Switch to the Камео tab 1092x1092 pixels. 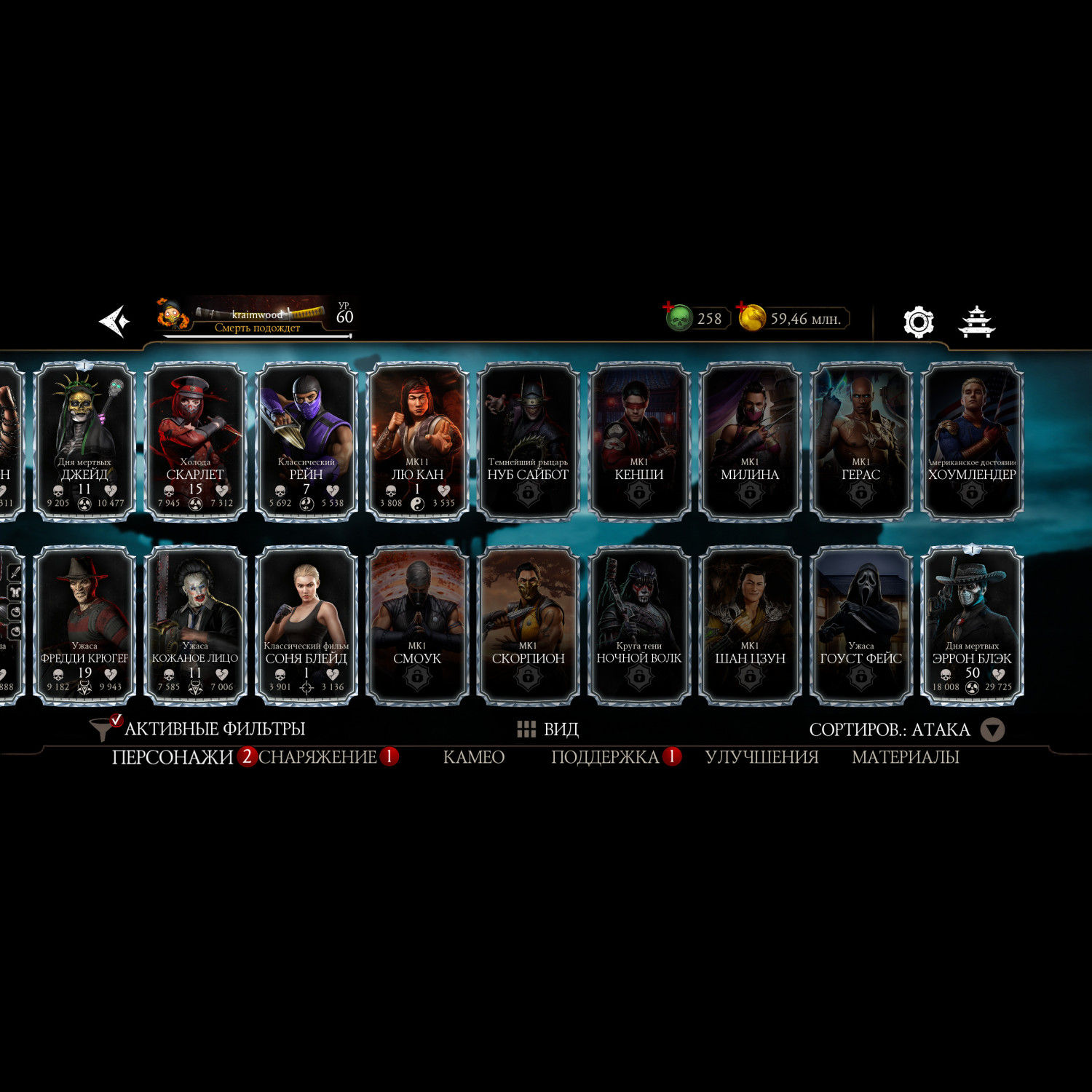[x=473, y=757]
